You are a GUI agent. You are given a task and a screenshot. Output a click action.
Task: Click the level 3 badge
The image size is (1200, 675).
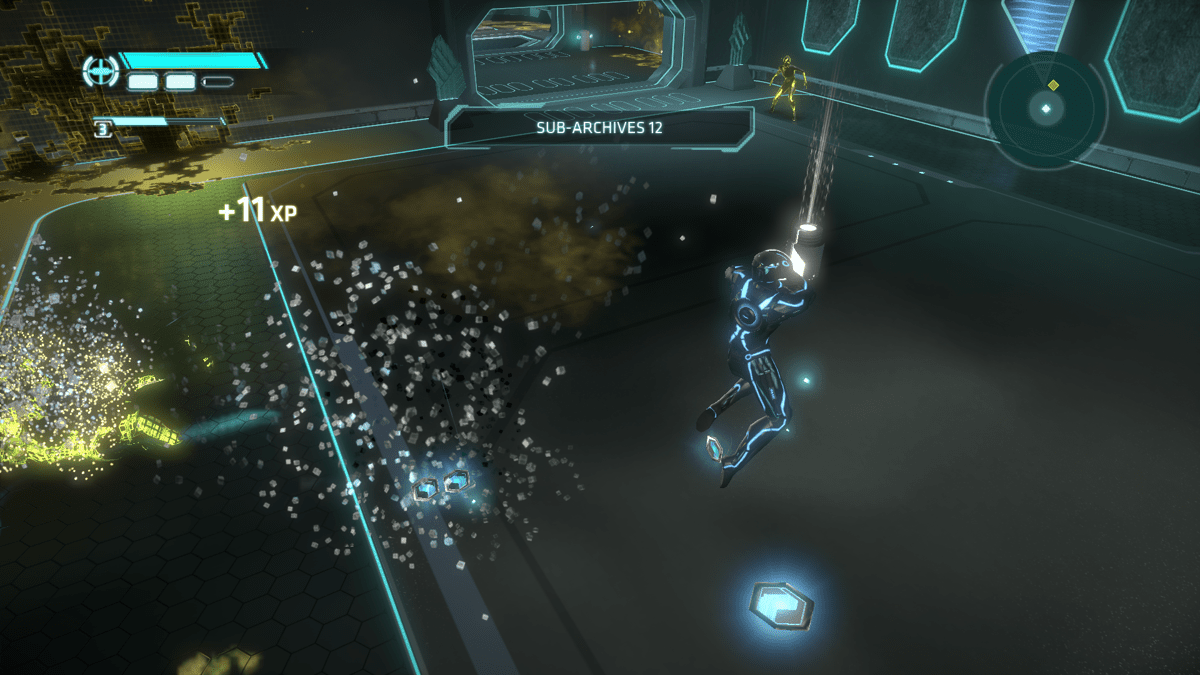click(x=102, y=128)
